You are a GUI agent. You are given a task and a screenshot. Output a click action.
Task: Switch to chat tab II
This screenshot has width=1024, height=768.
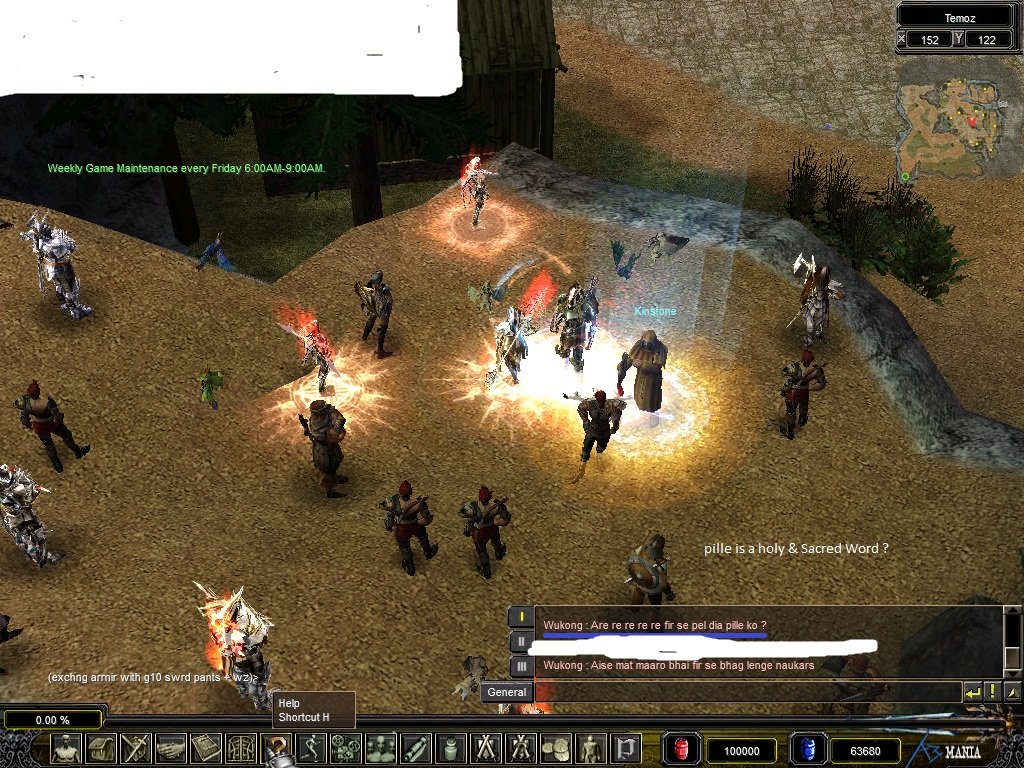pyautogui.click(x=521, y=641)
